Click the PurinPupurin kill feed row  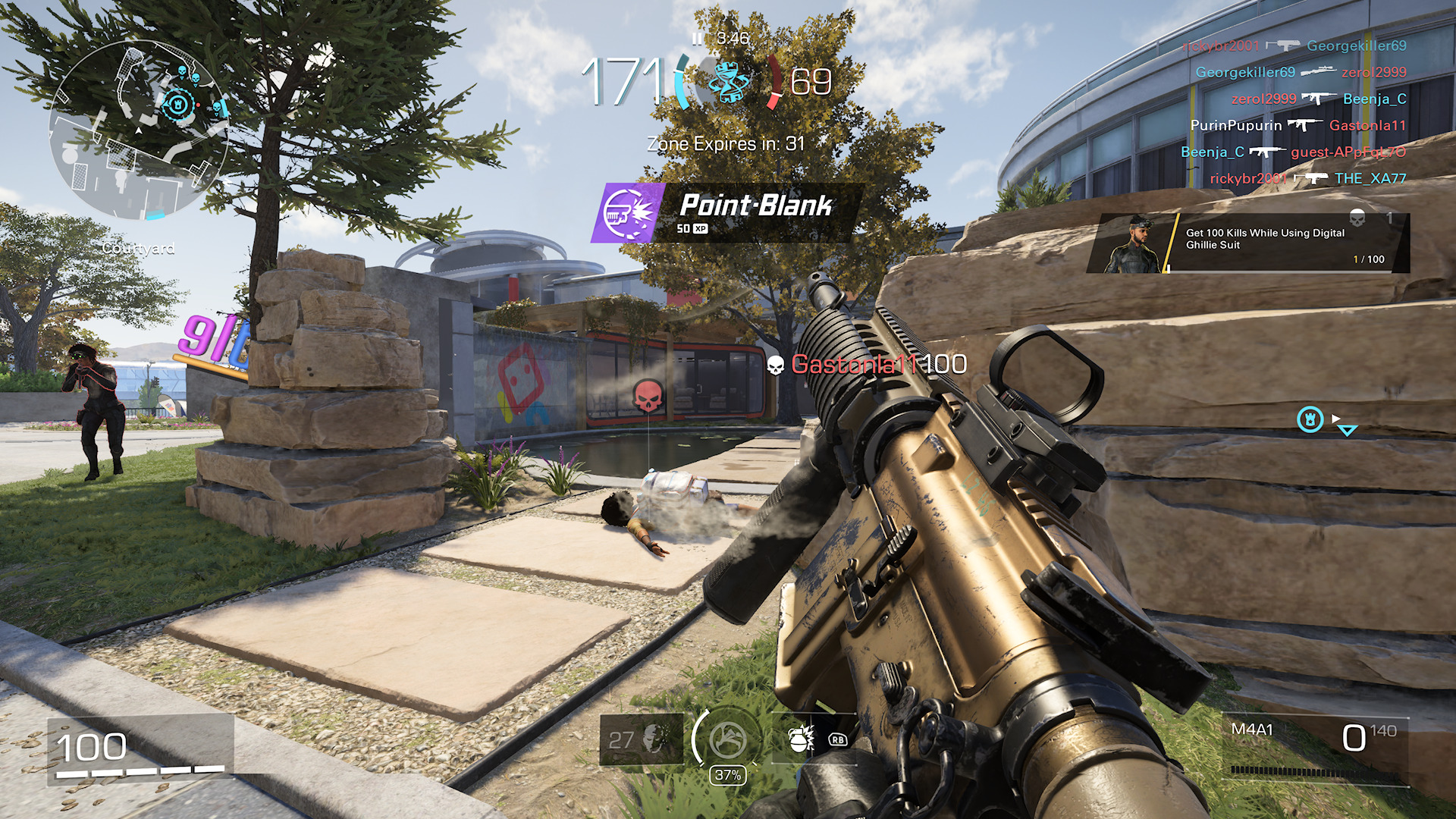[x=1298, y=125]
